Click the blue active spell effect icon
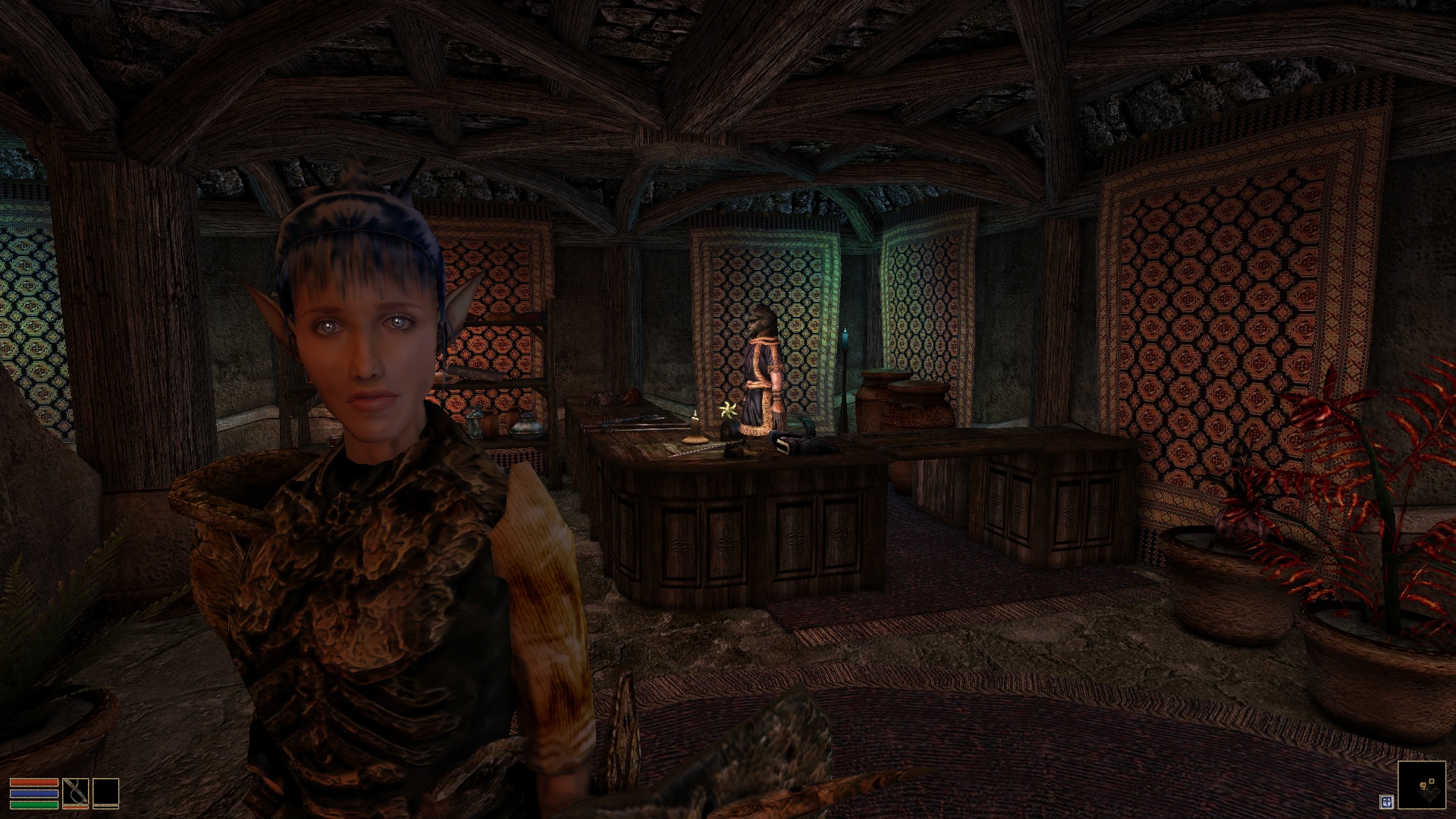The height and width of the screenshot is (819, 1456). pos(1388,802)
